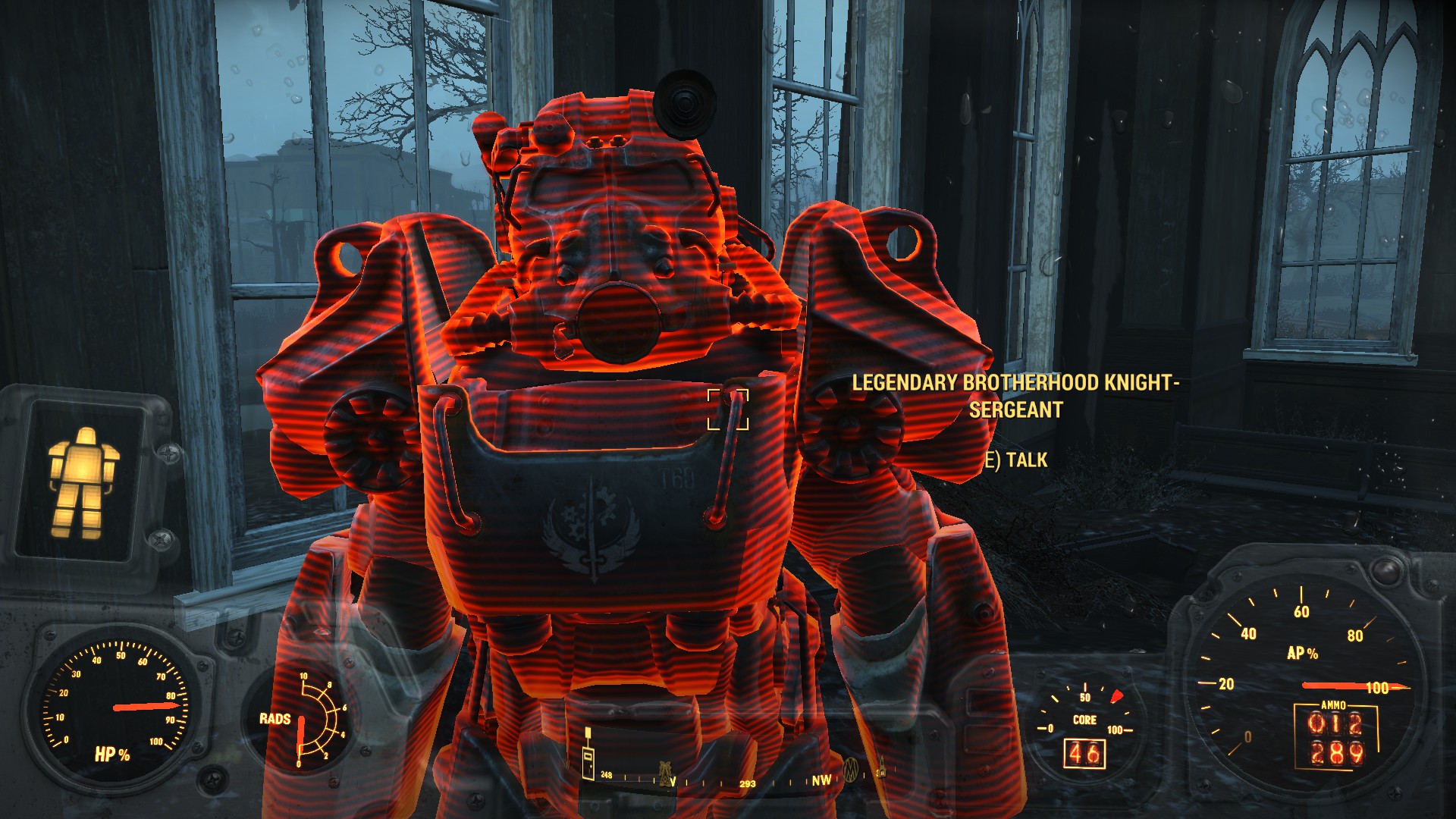Screen dimensions: 1456x819
Task: Click the power armor condition figure icon
Action: click(83, 482)
